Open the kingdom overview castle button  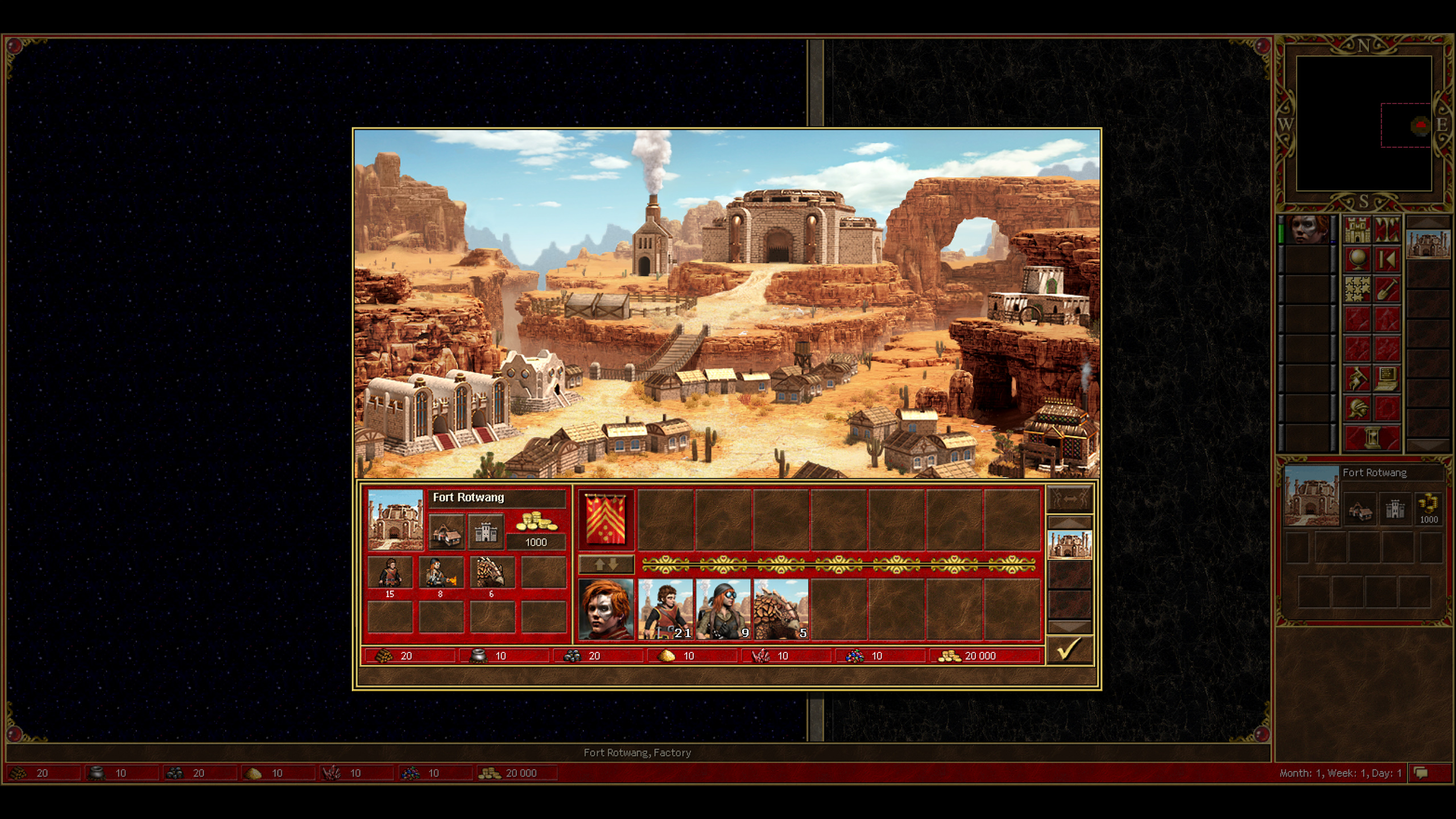pyautogui.click(x=1357, y=230)
